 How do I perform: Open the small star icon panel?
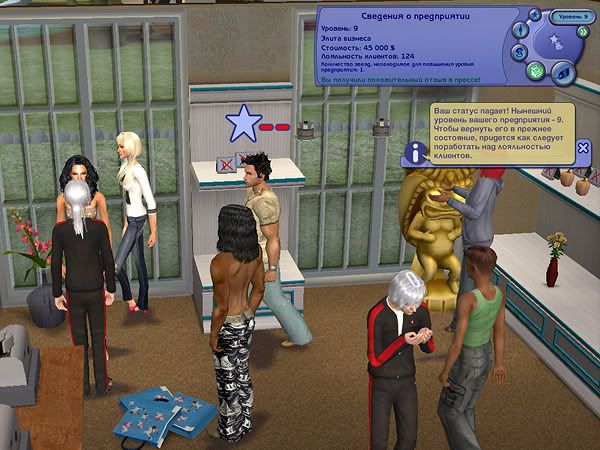pos(535,15)
